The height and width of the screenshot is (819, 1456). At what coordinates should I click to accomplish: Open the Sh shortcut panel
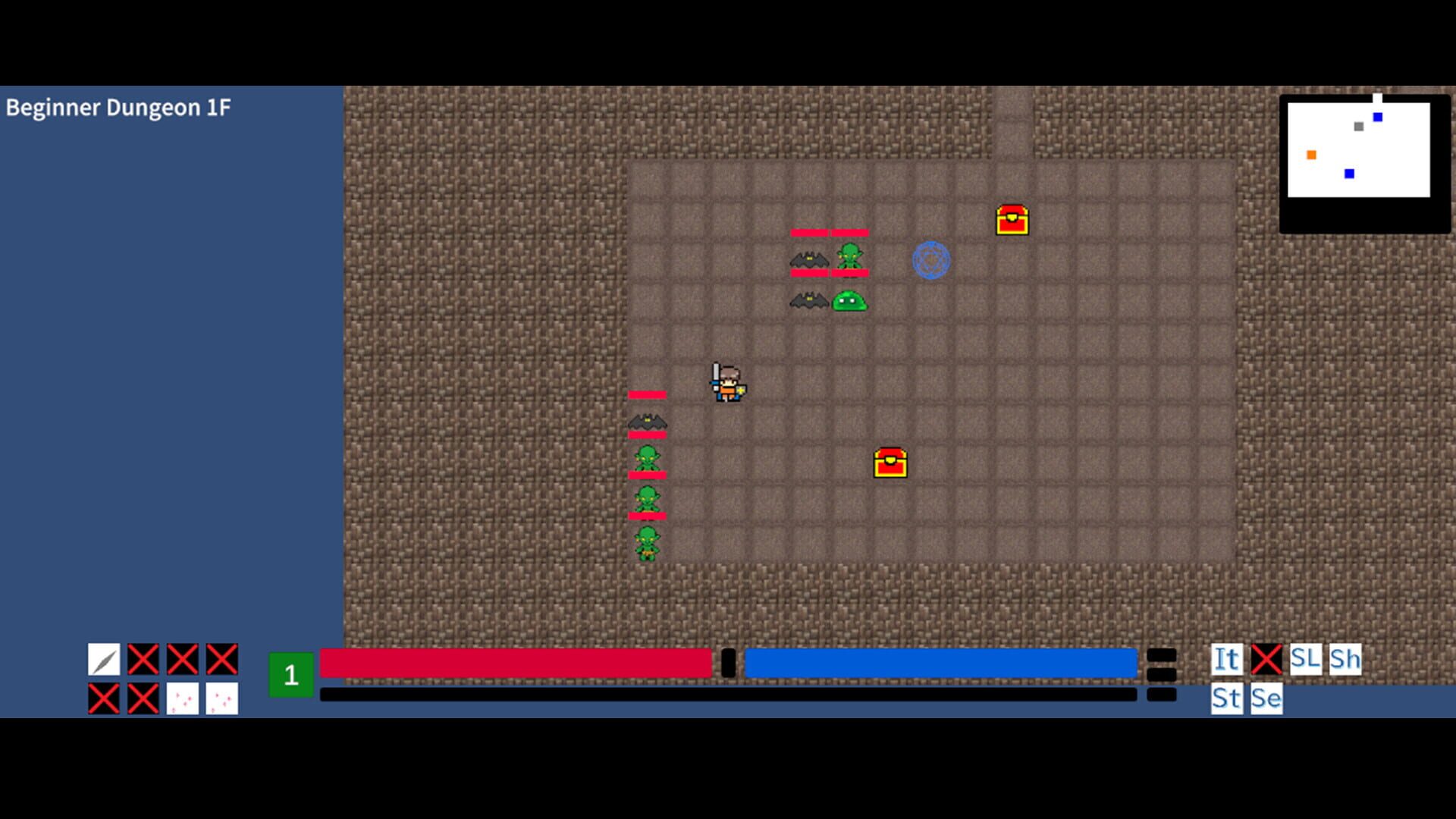(1345, 659)
